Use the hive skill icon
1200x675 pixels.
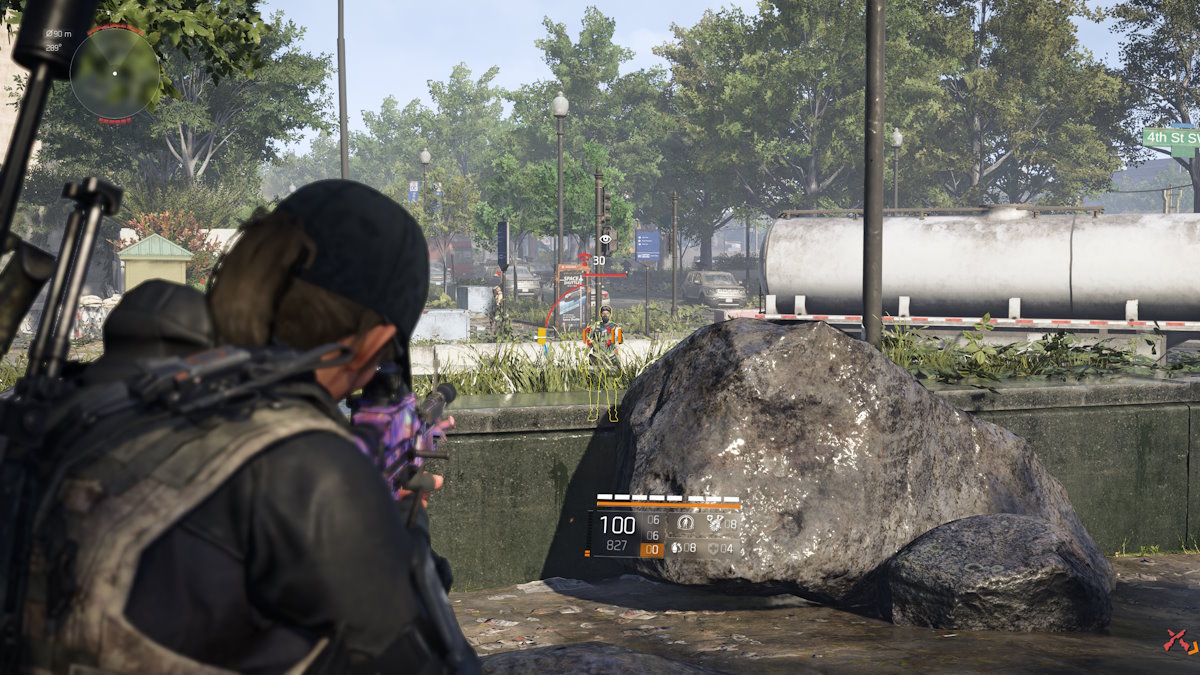click(715, 522)
